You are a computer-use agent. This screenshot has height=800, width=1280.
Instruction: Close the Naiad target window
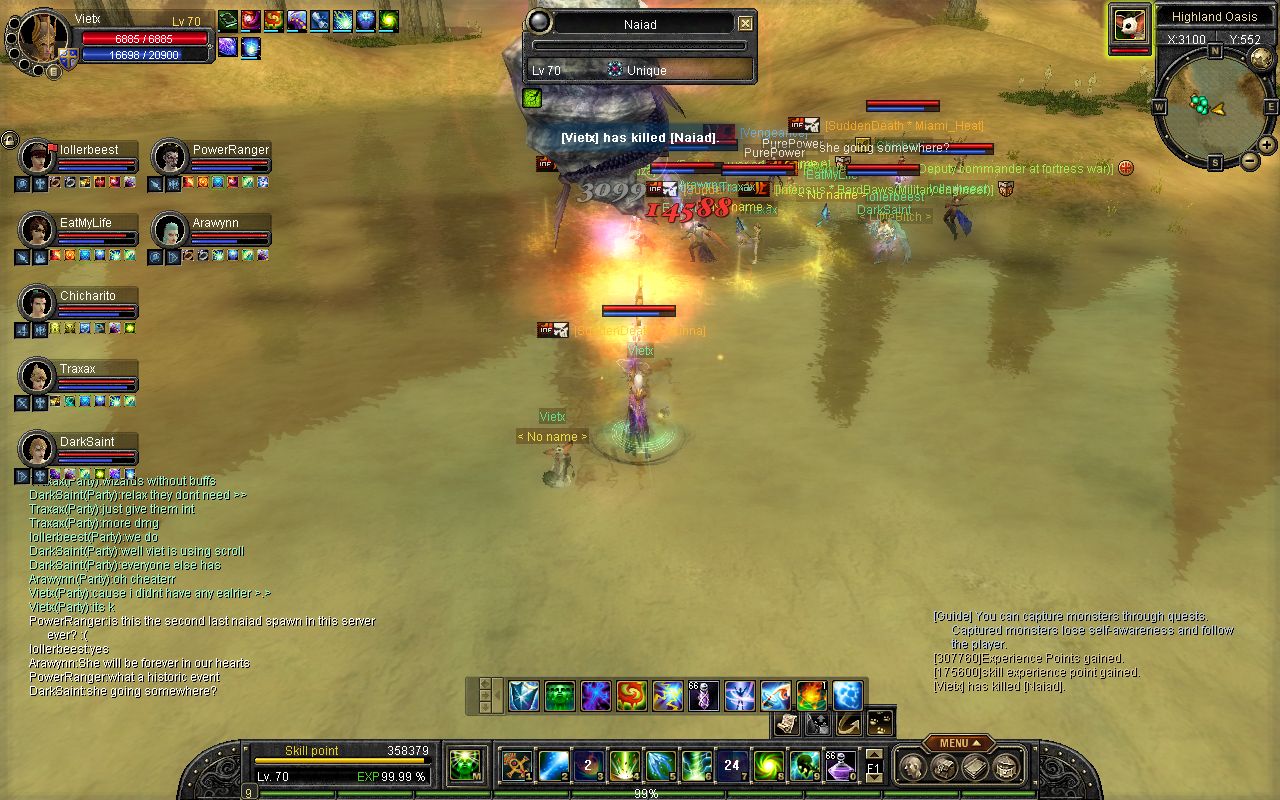[745, 24]
